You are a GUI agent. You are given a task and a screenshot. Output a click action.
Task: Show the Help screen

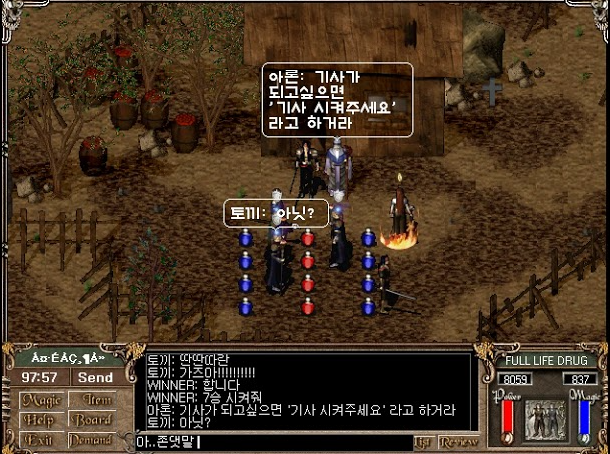pyautogui.click(x=39, y=420)
